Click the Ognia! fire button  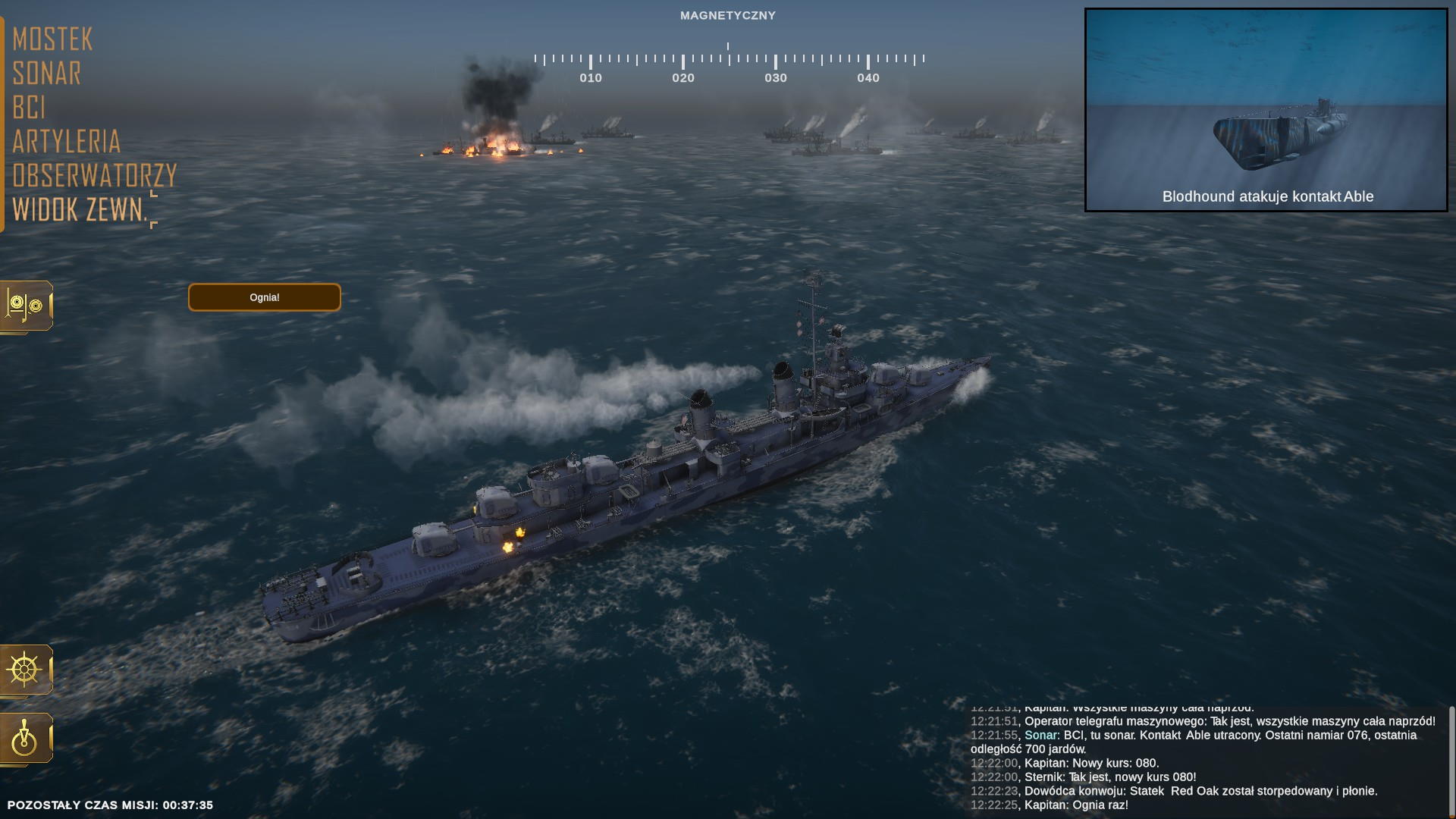(265, 297)
